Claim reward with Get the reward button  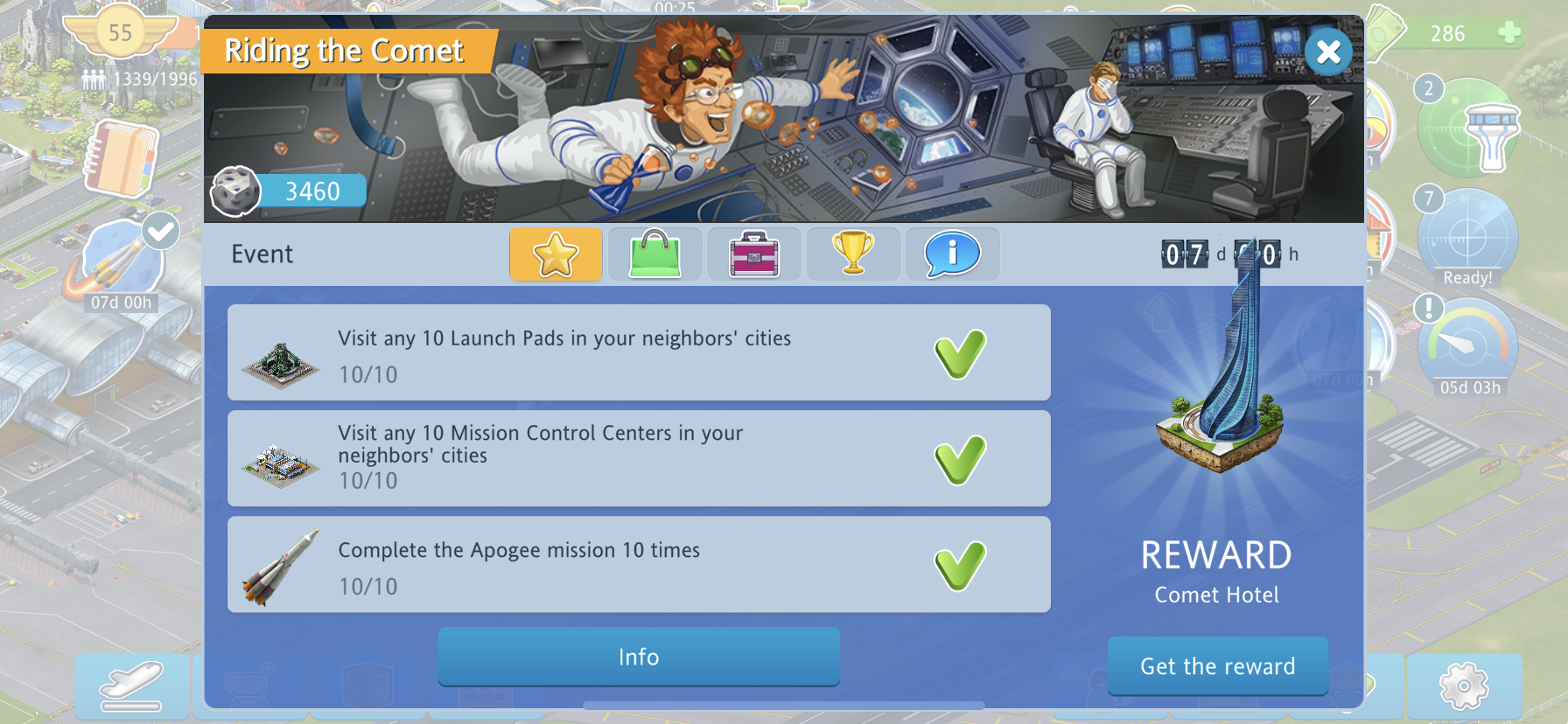(1217, 666)
